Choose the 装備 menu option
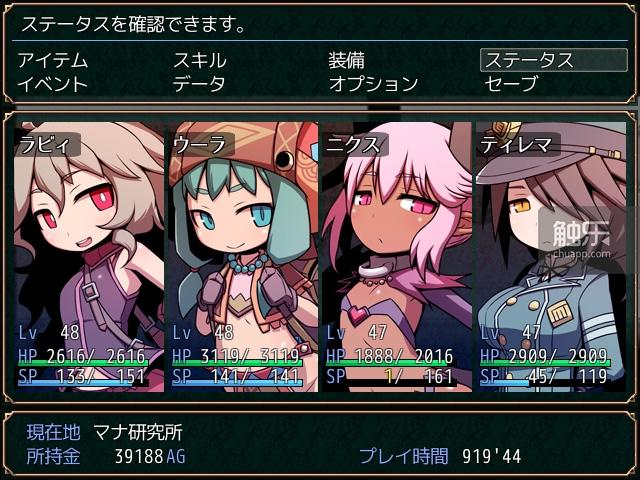The height and width of the screenshot is (480, 640). [x=347, y=61]
